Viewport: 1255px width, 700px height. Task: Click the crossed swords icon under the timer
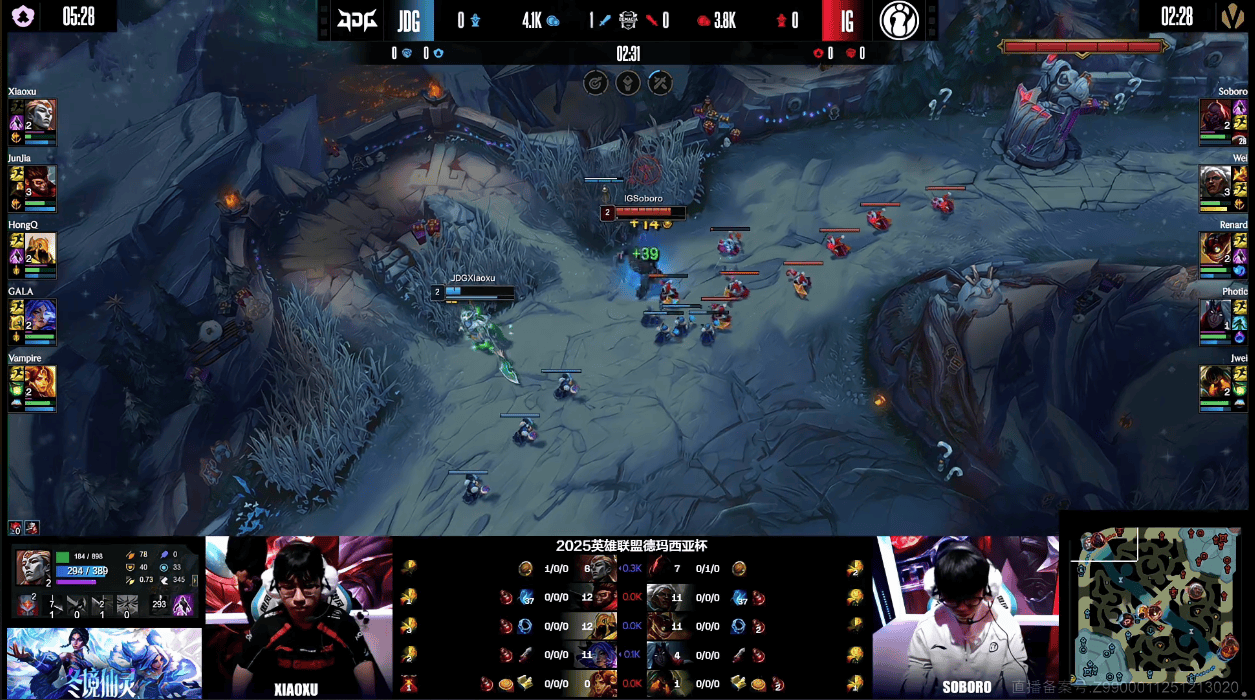(660, 83)
